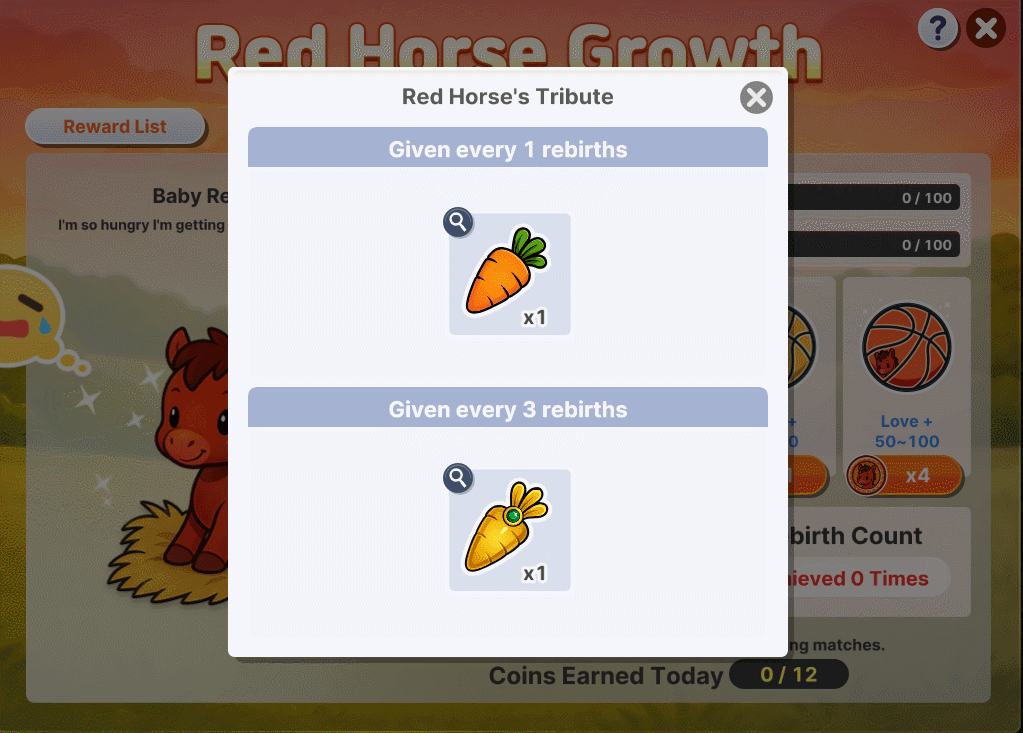Inspect the orange carrot reward

[x=458, y=222]
